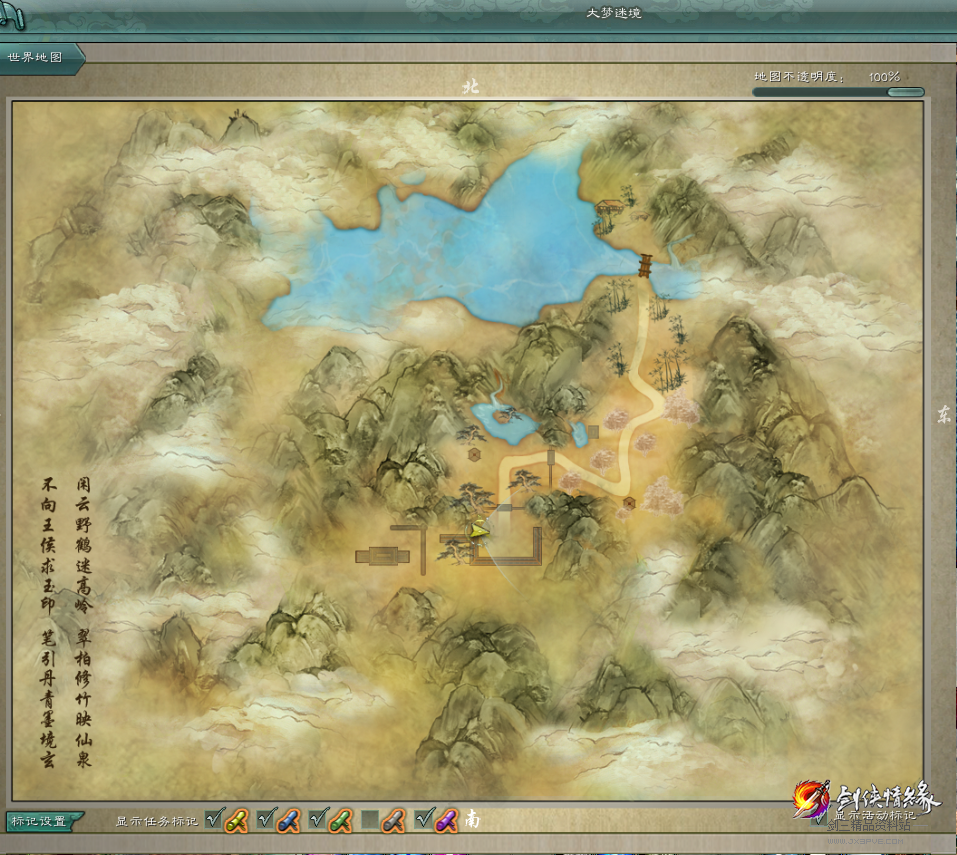Open the 标记设置 marker settings
957x855 pixels.
coord(38,821)
